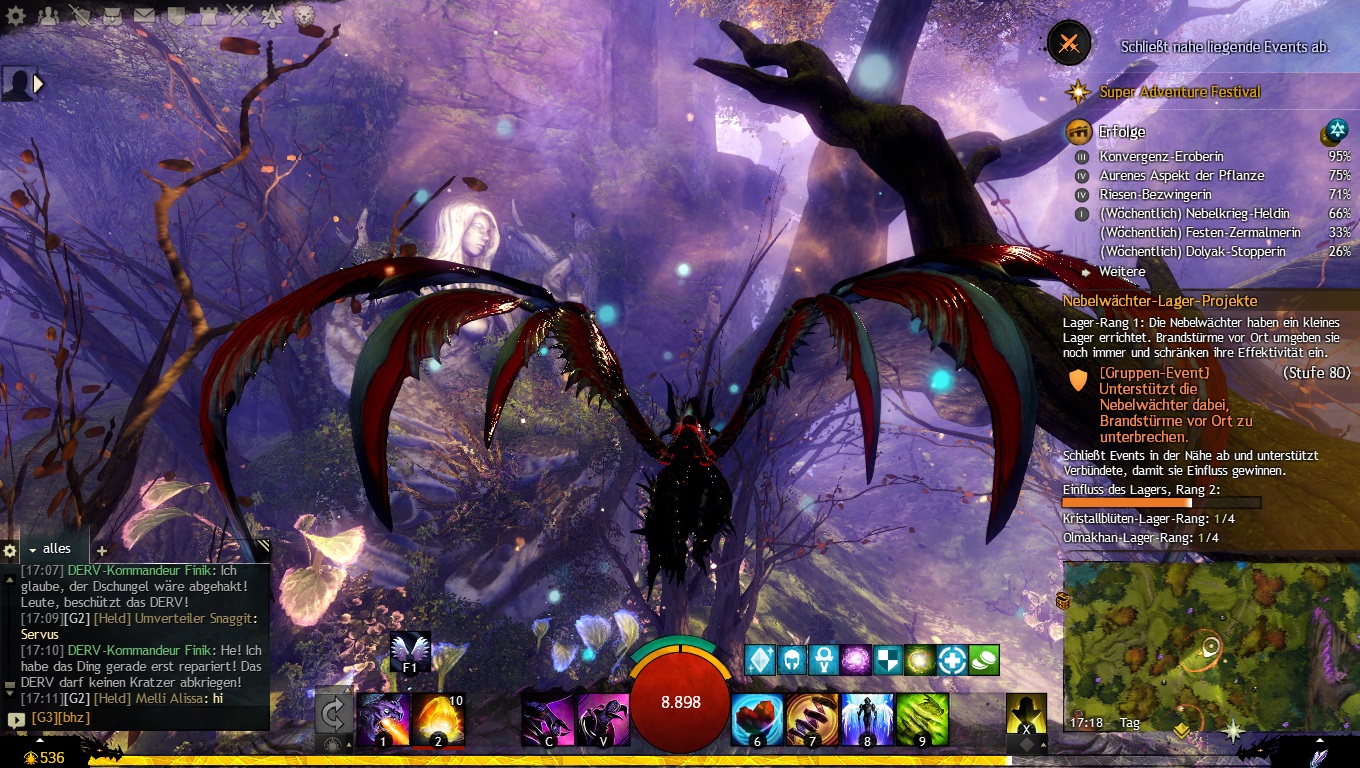
Task: Open the lion head trading post icon
Action: tap(303, 15)
